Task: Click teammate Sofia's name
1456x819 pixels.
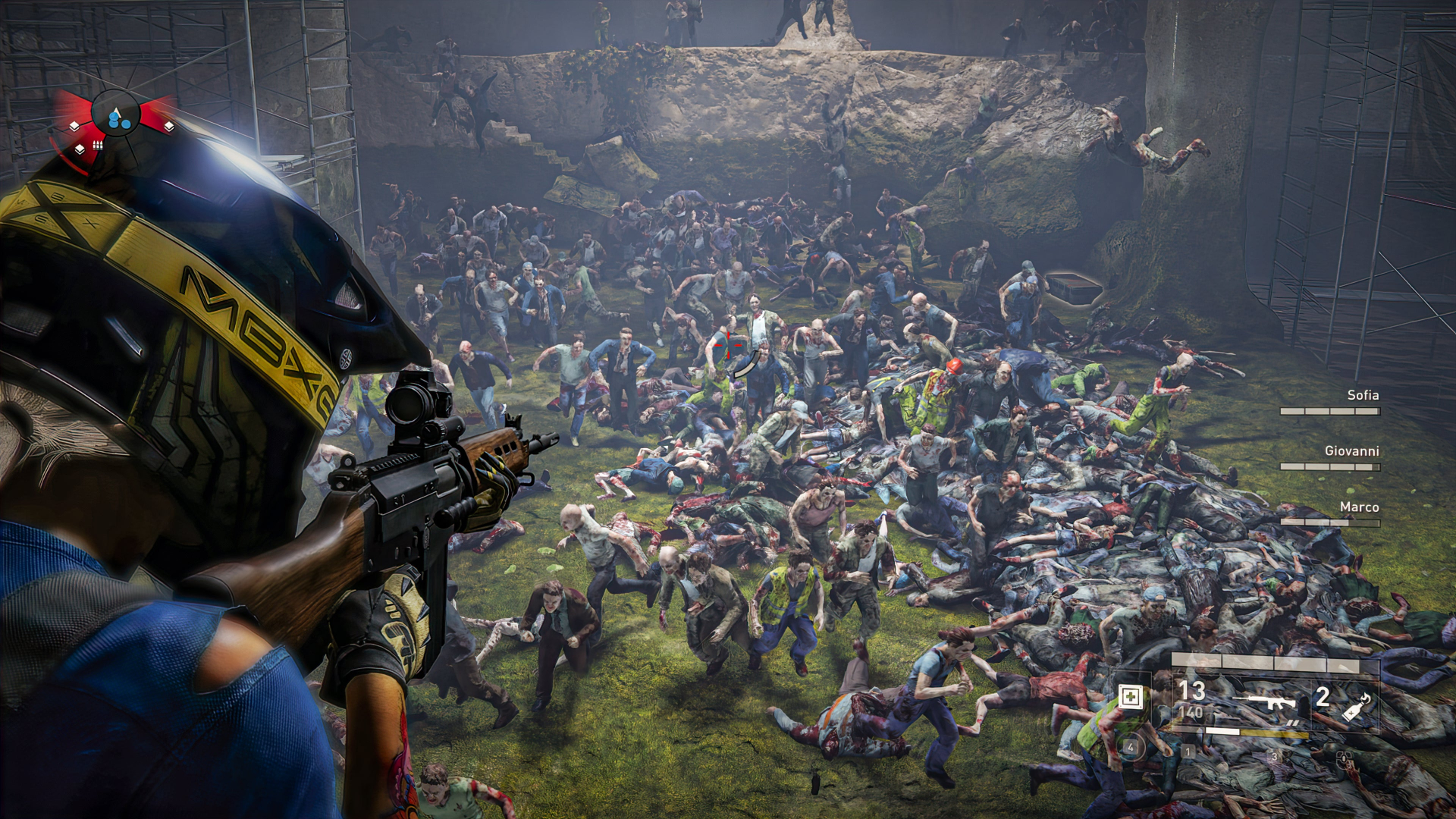Action: coord(1363,395)
